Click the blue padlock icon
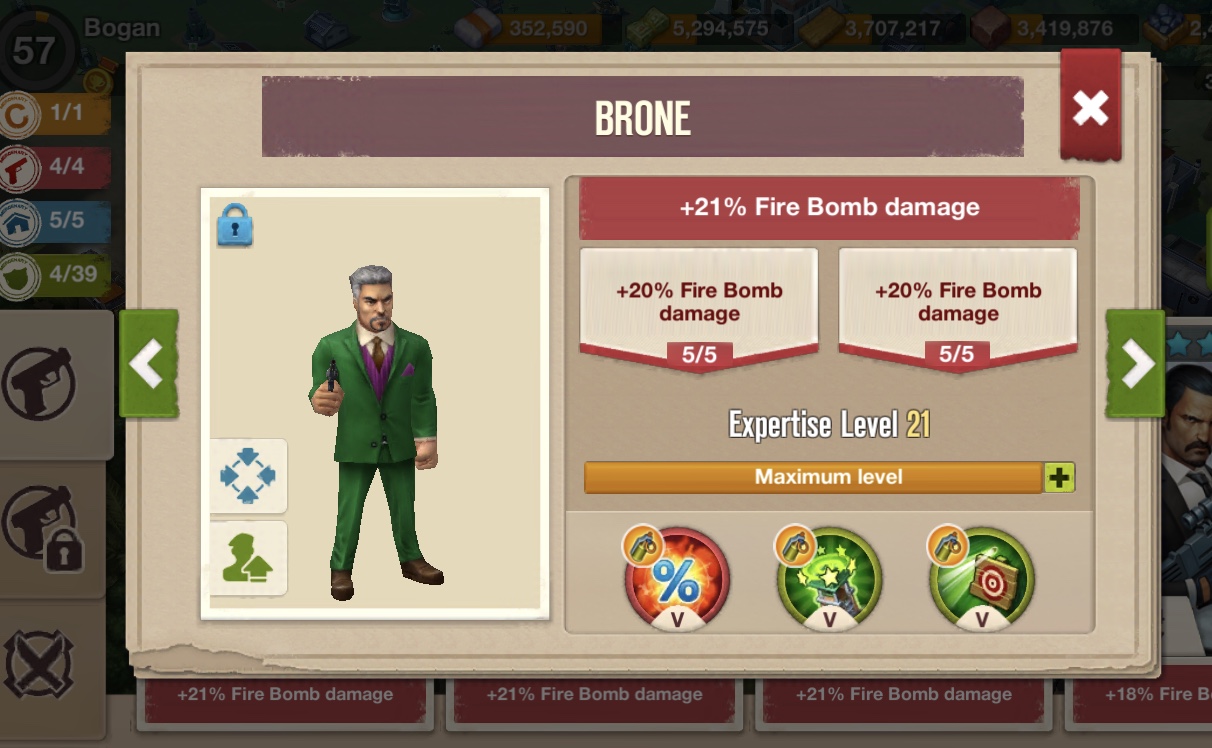This screenshot has width=1212, height=748. (235, 225)
